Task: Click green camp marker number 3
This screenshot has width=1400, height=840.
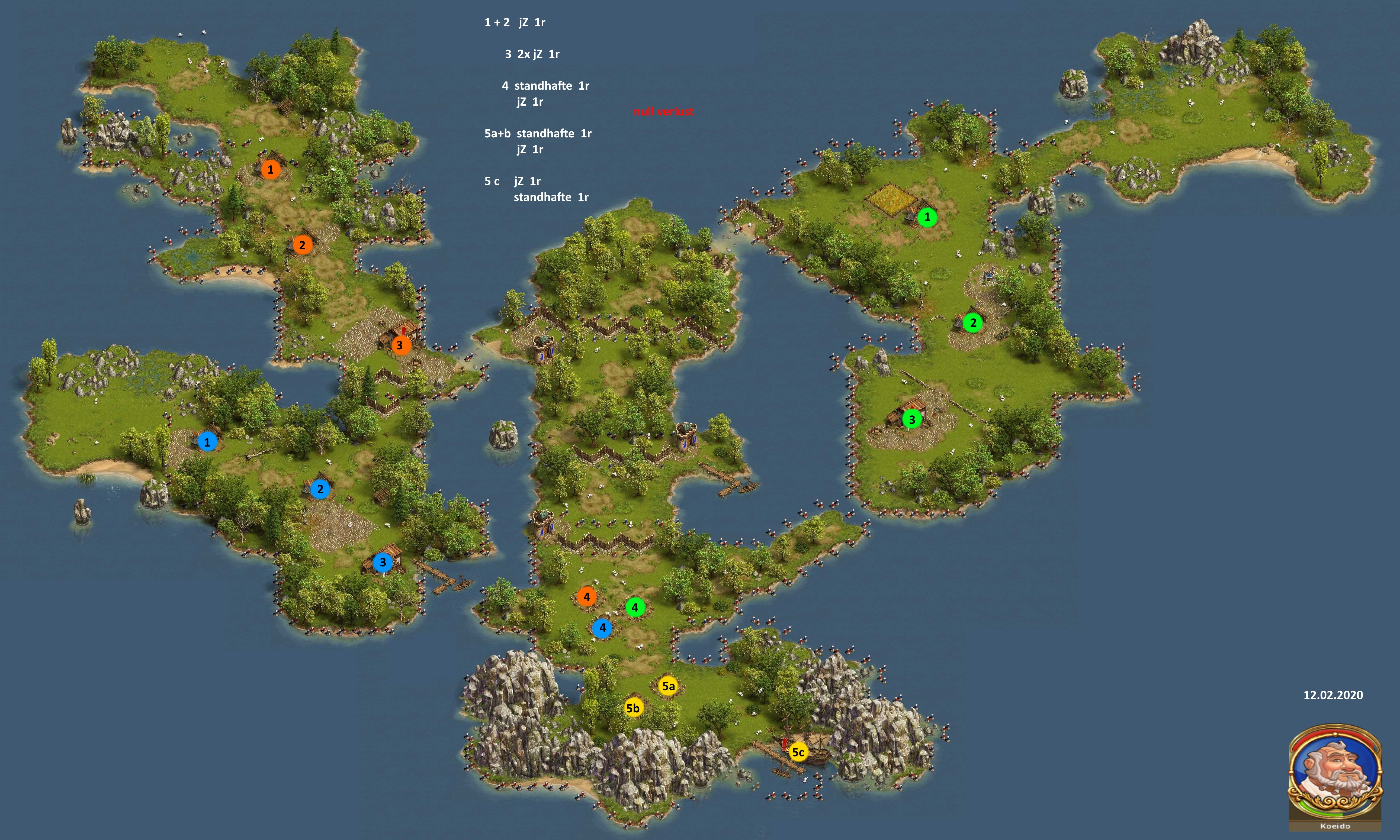Action: coord(912,419)
